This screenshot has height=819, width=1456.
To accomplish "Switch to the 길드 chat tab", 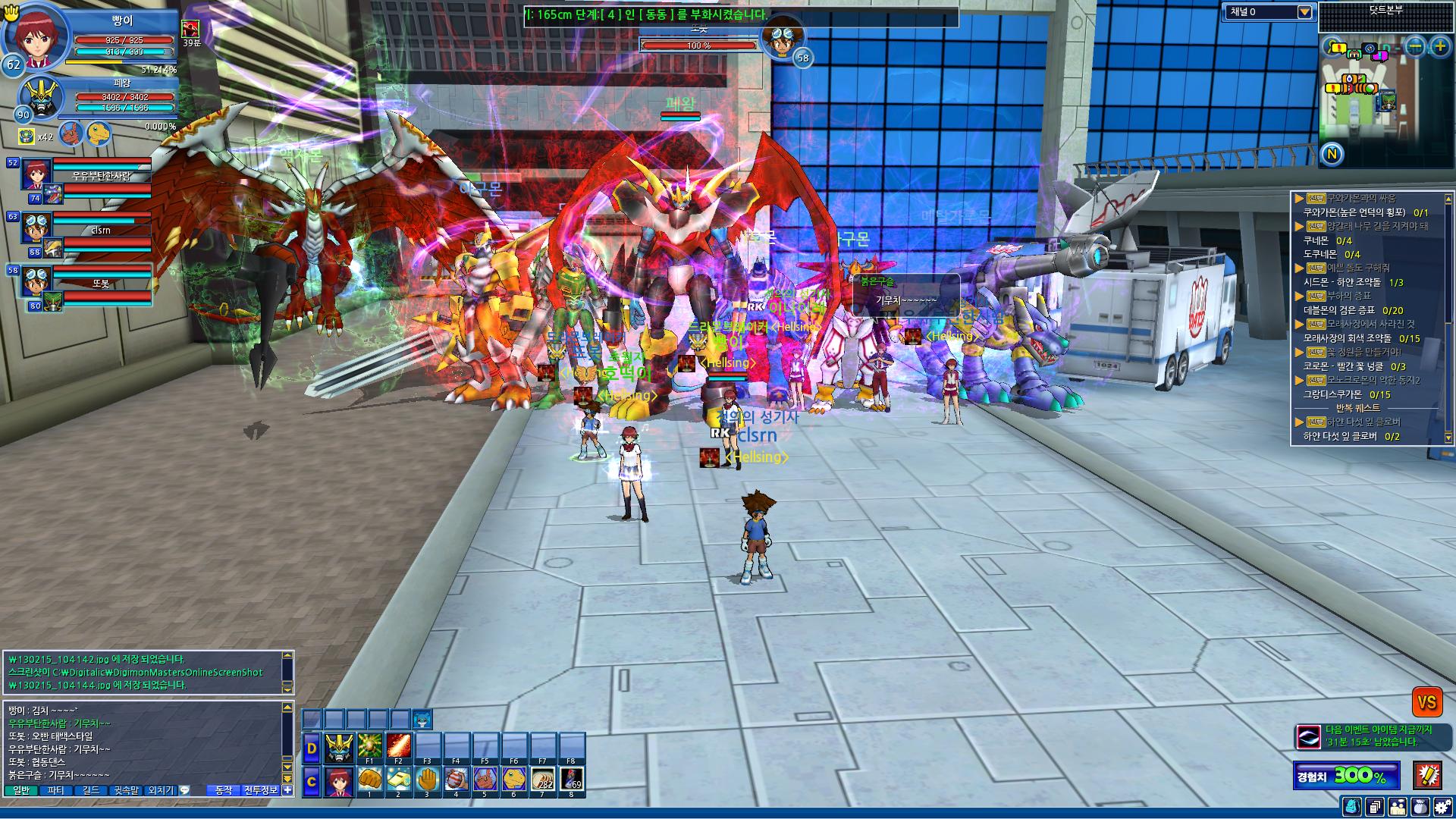I will click(91, 790).
